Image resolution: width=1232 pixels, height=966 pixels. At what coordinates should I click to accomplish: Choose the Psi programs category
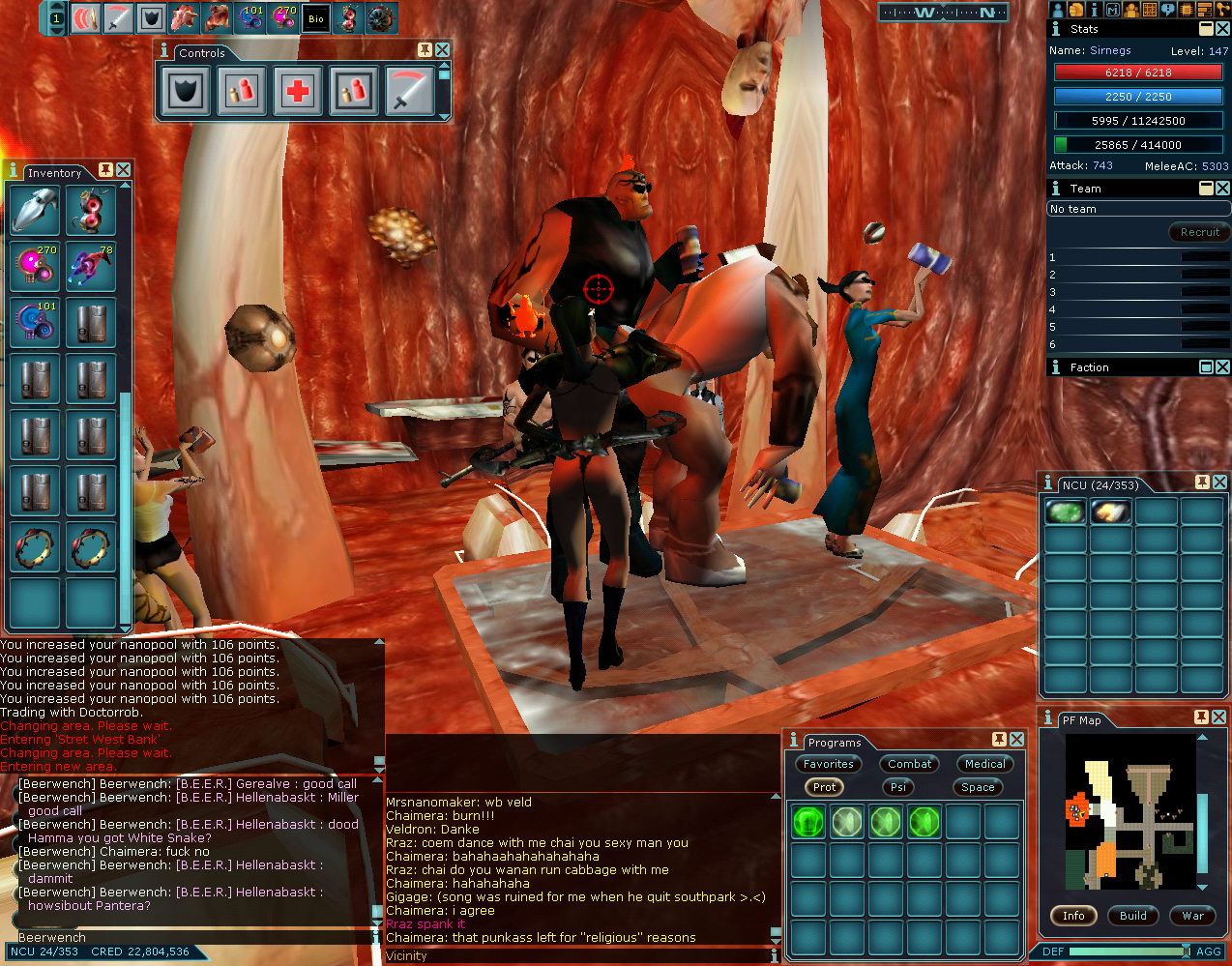898,787
